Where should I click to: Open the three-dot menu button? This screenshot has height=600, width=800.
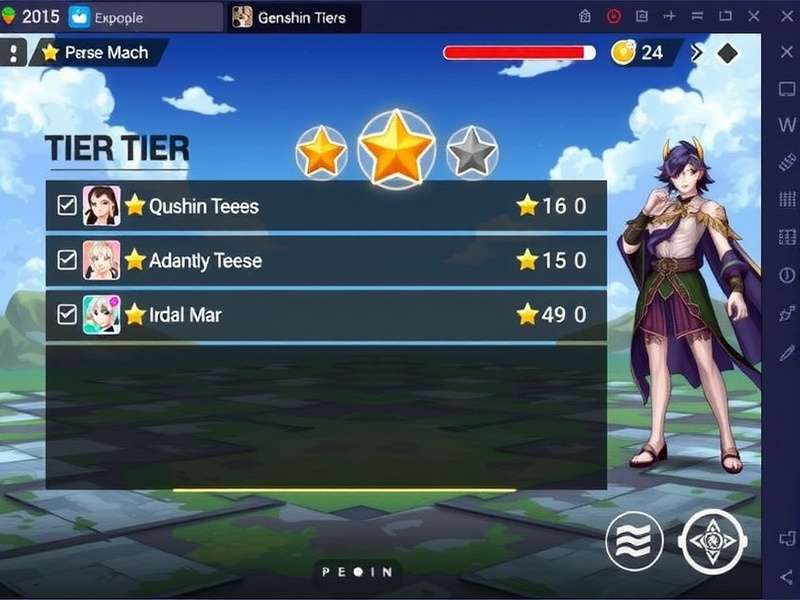pyautogui.click(x=11, y=53)
